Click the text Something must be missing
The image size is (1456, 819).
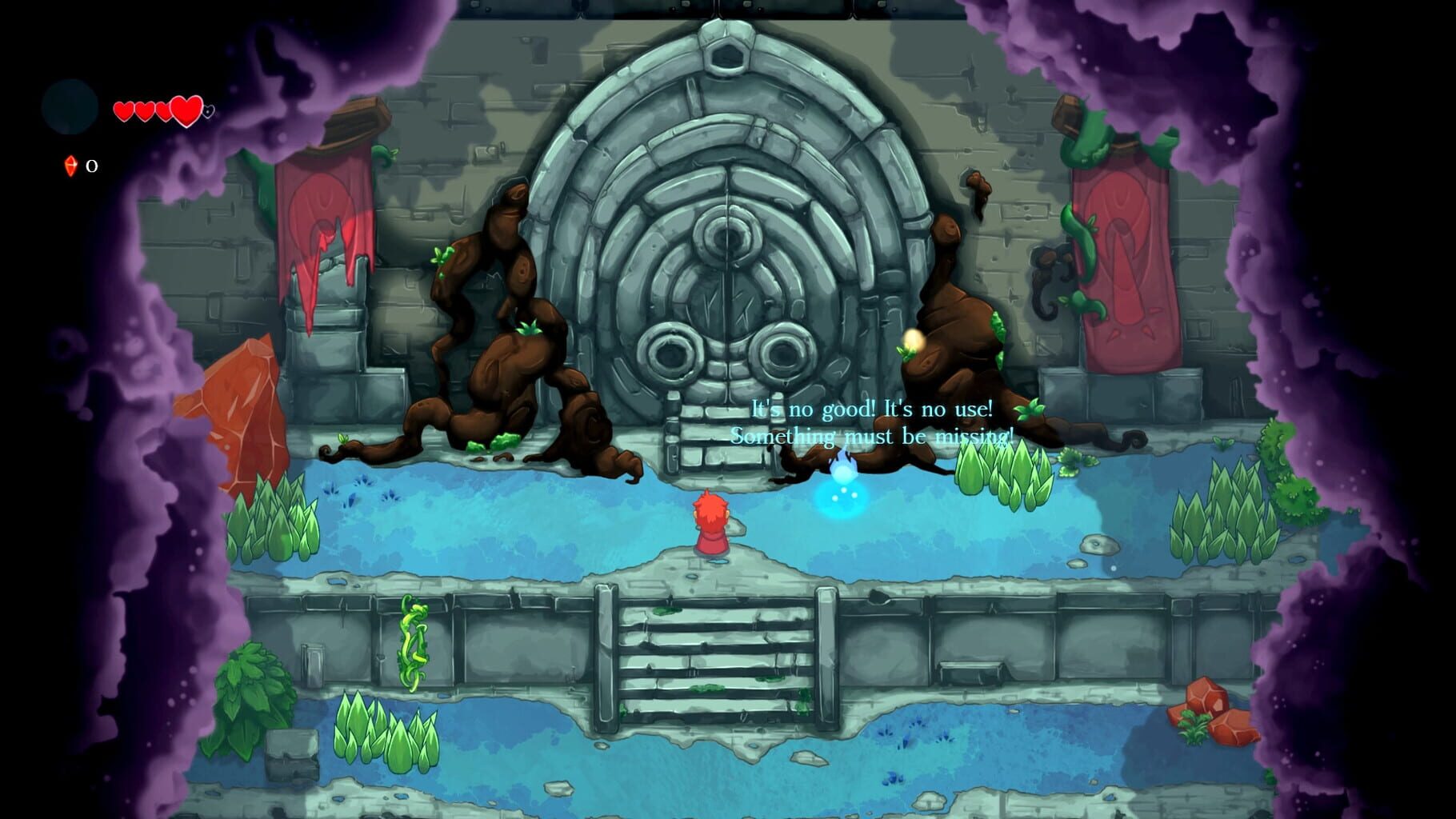coord(870,437)
